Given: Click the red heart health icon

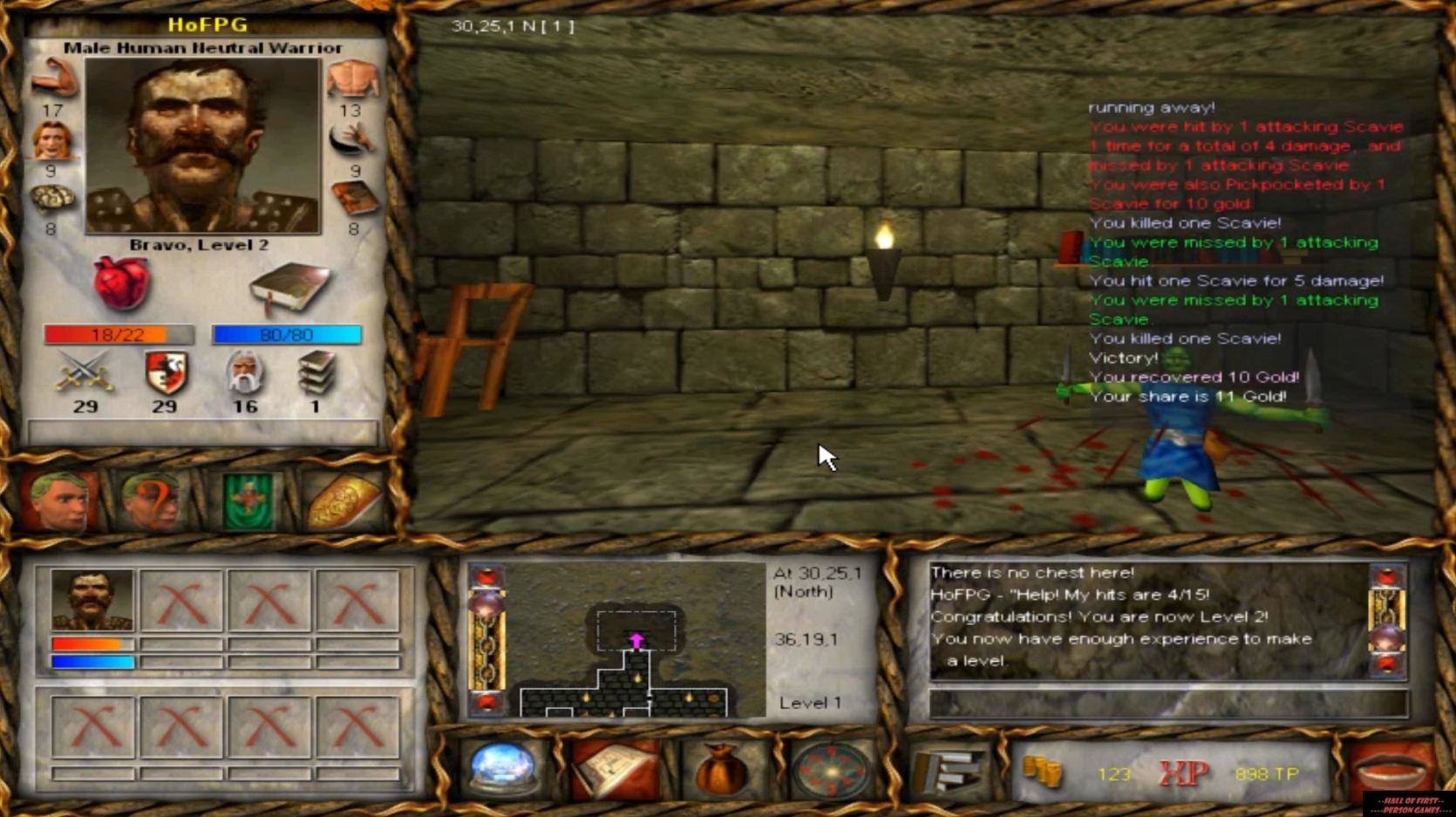Looking at the screenshot, I should point(122,283).
